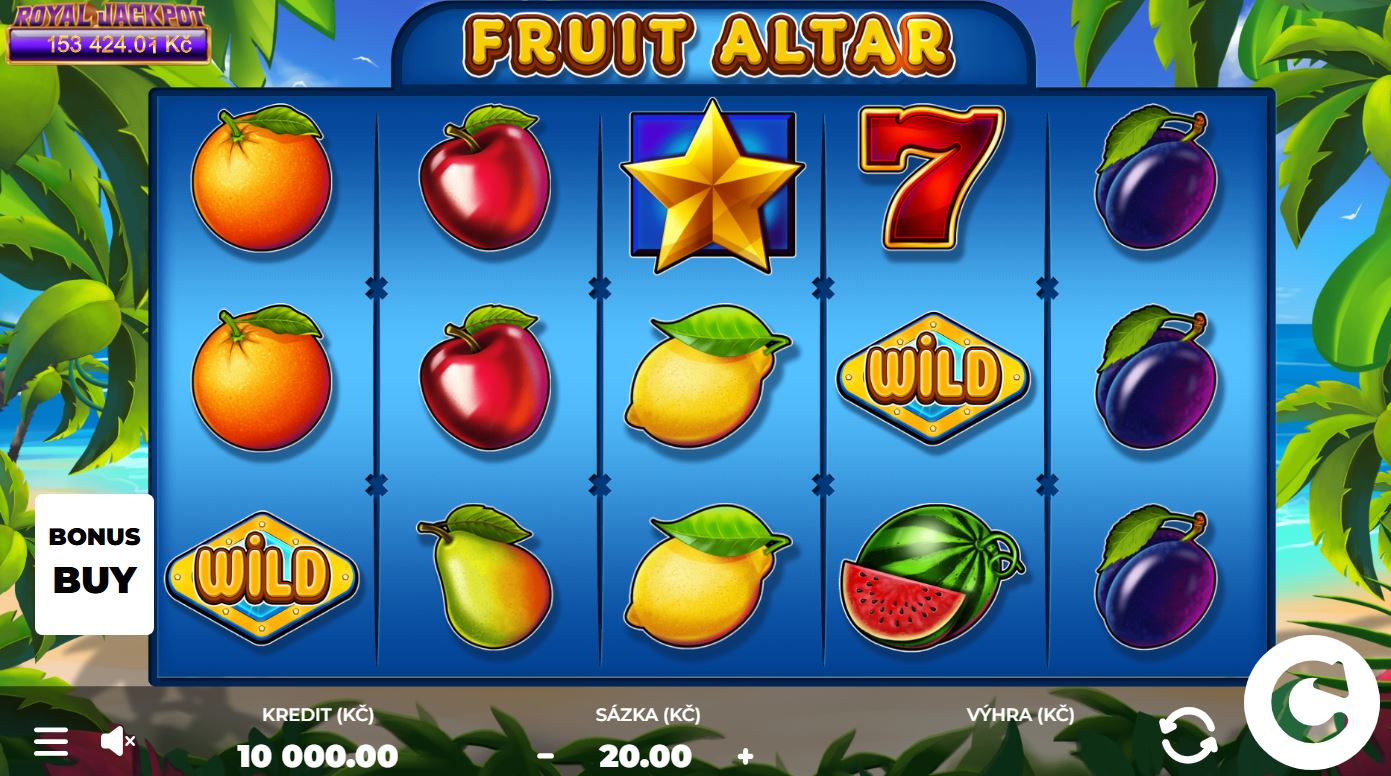1391x776 pixels.
Task: Expand the game options menu
Action: pos(49,740)
